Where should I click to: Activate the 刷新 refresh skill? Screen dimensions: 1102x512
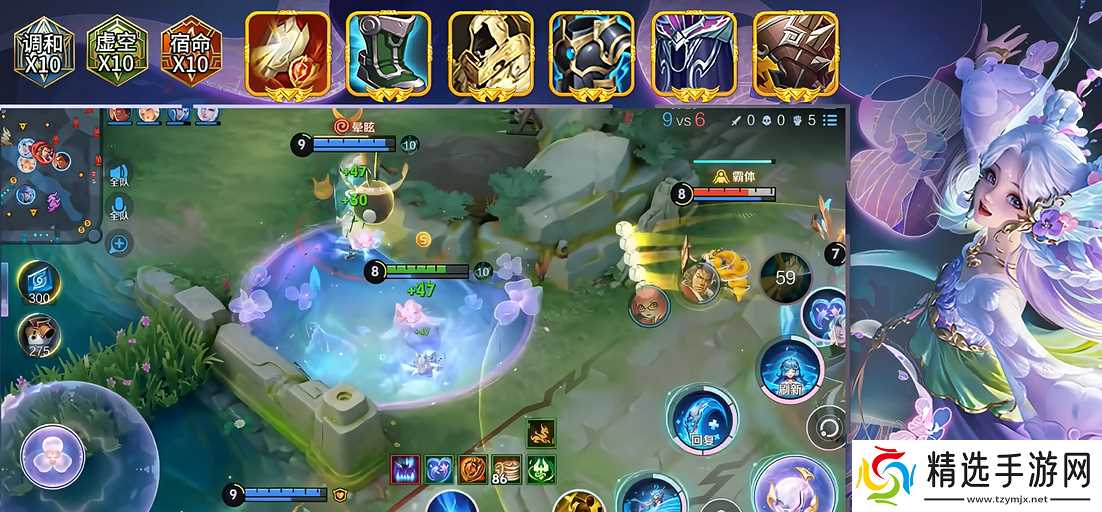click(790, 368)
